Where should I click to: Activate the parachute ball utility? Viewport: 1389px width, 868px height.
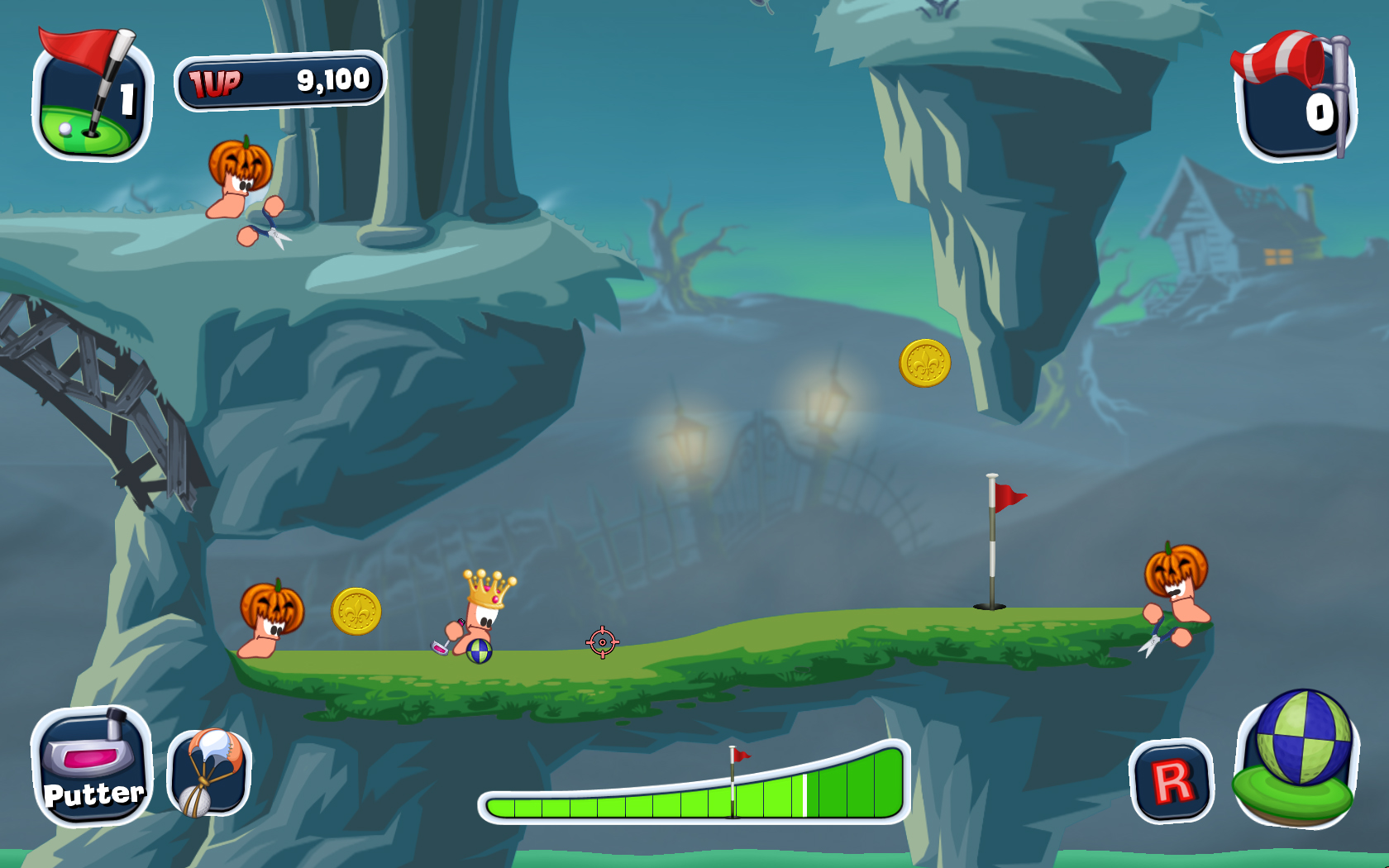209,773
